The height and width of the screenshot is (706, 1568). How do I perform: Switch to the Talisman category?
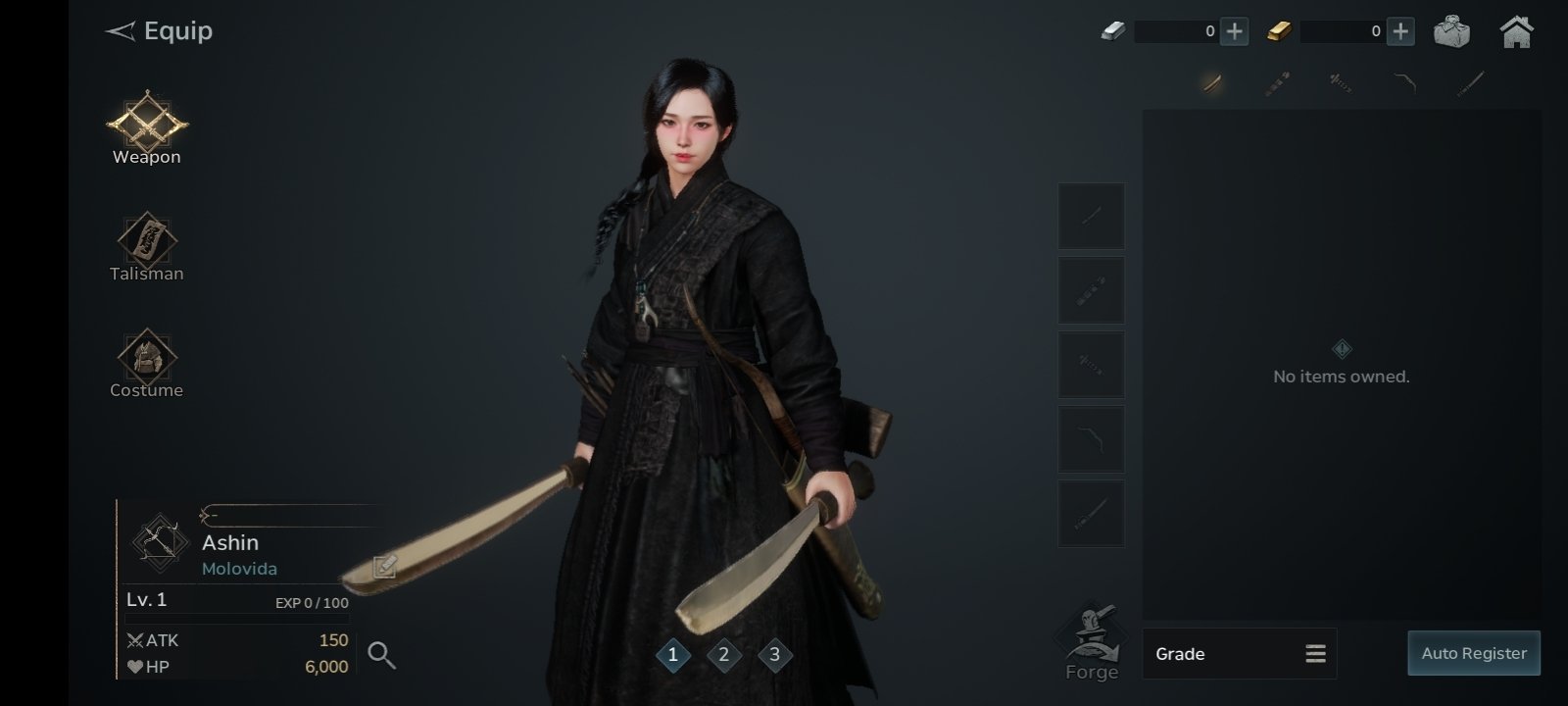tap(147, 245)
